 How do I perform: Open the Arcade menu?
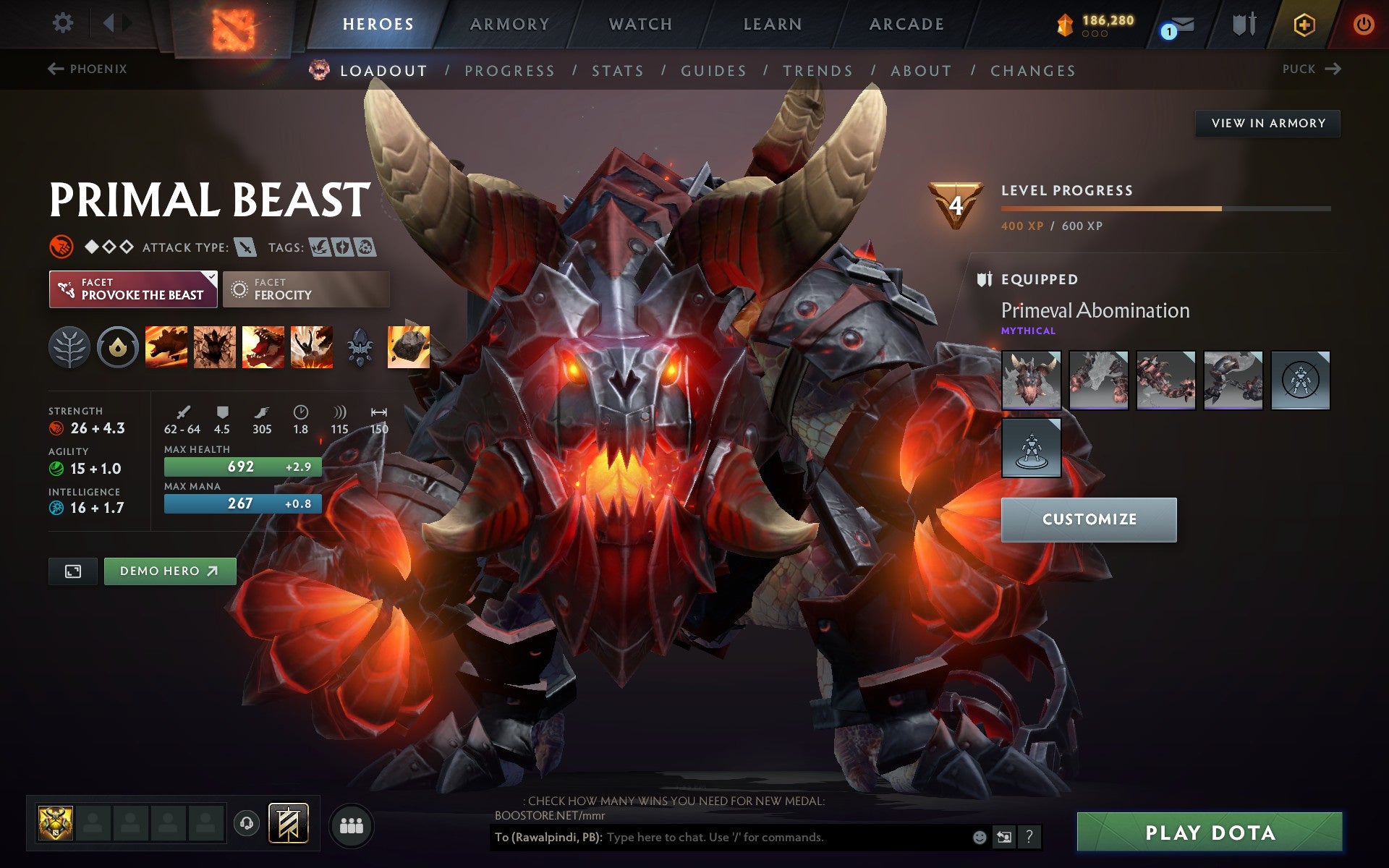point(906,24)
